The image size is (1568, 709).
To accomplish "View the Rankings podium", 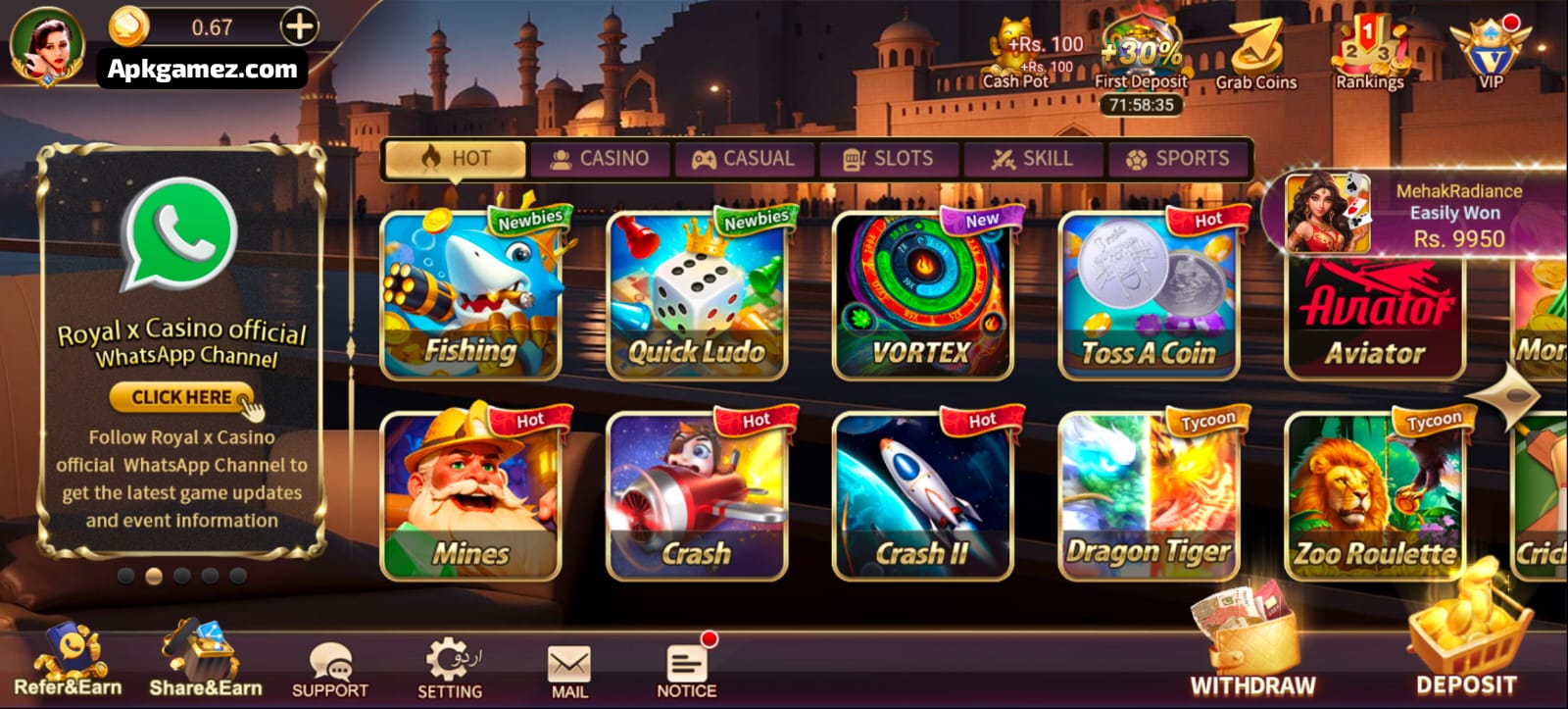I will point(1369,54).
